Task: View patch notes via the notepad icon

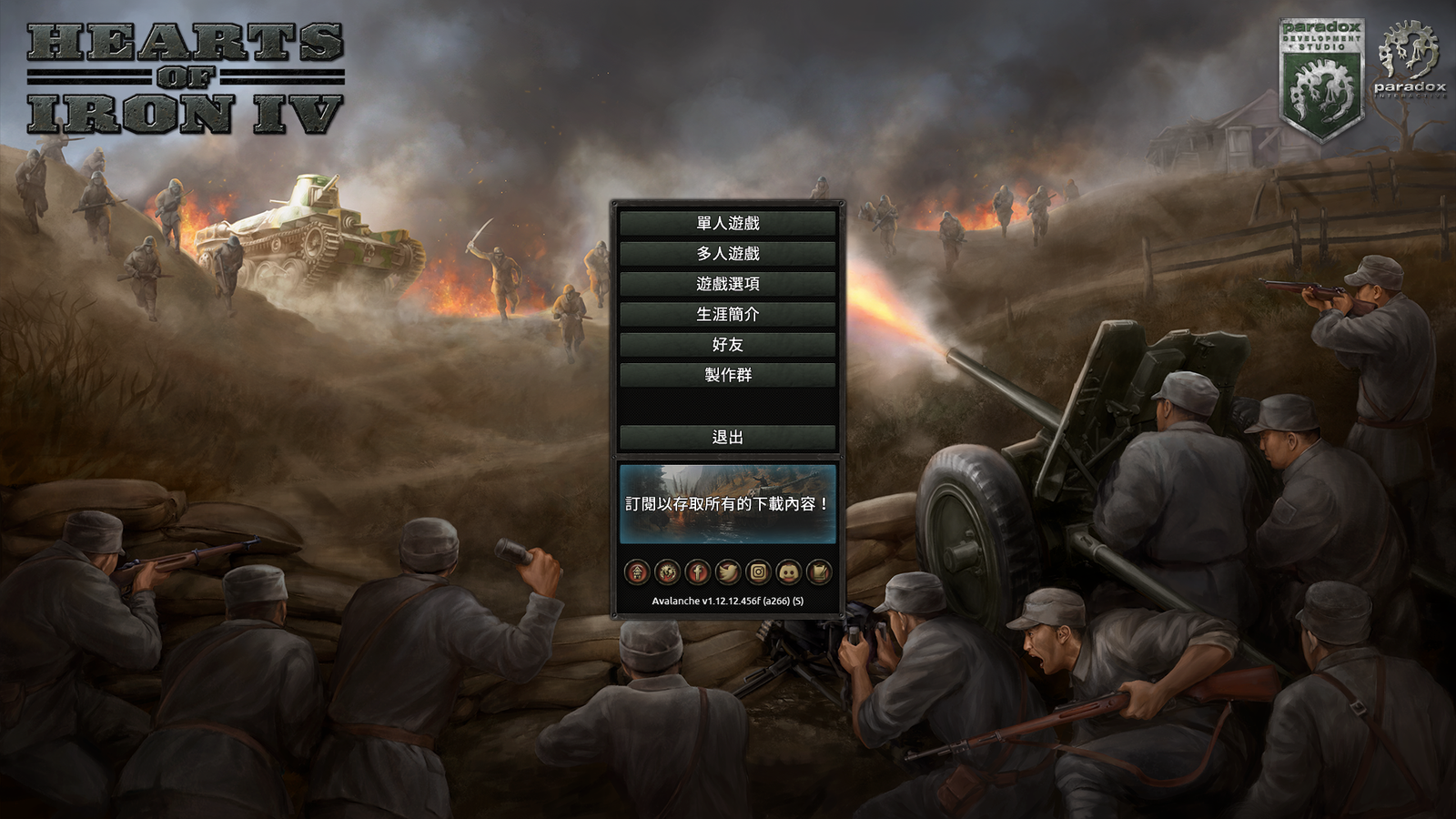Action: tap(816, 572)
